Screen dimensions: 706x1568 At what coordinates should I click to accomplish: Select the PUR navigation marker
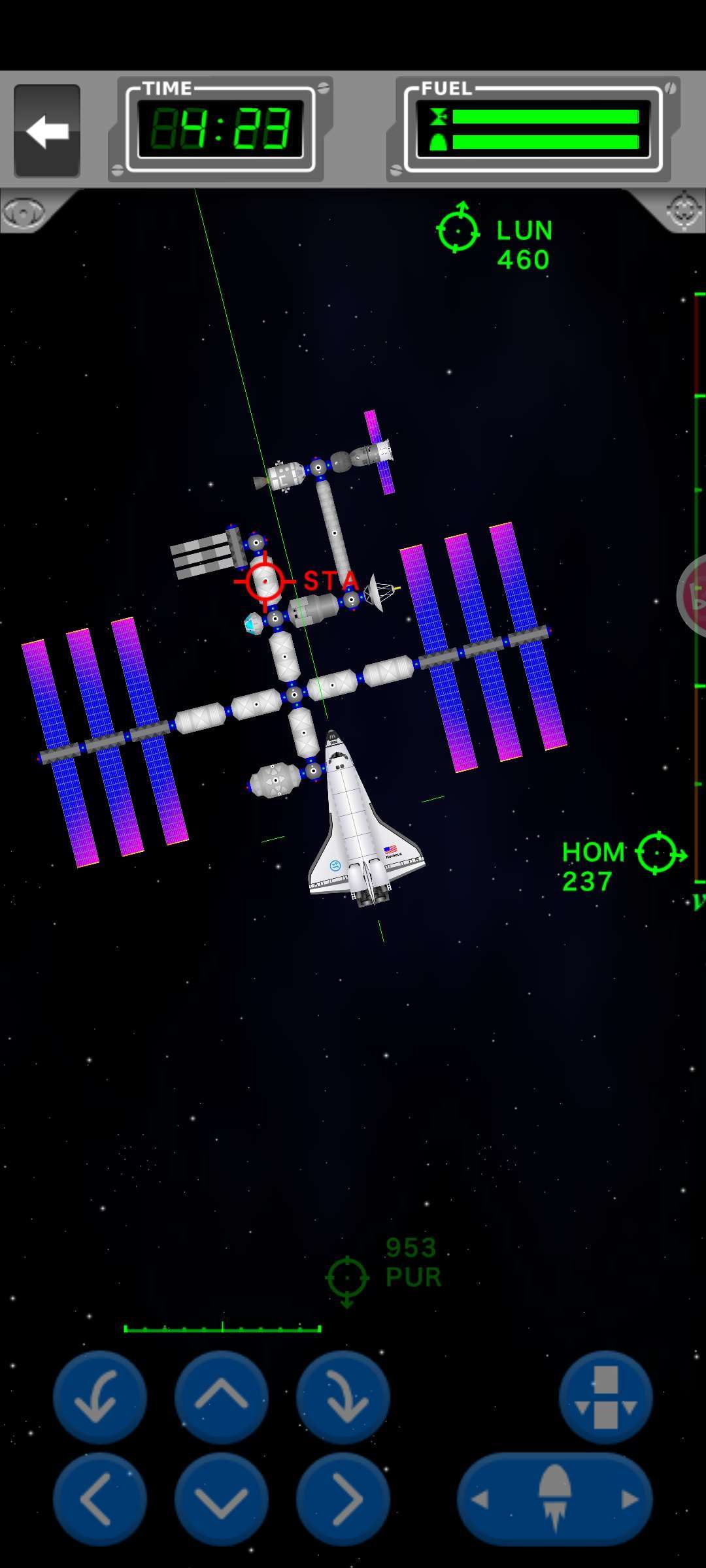pyautogui.click(x=347, y=1277)
